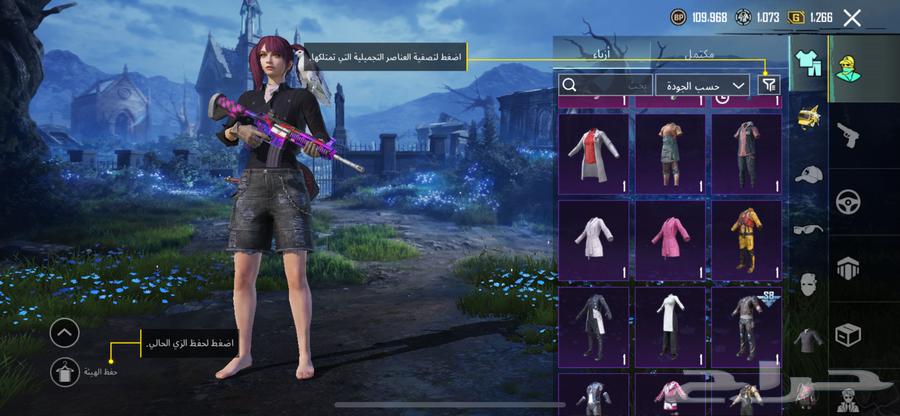Click the round up-arrow expand button
900x416 pixels.
(64, 333)
